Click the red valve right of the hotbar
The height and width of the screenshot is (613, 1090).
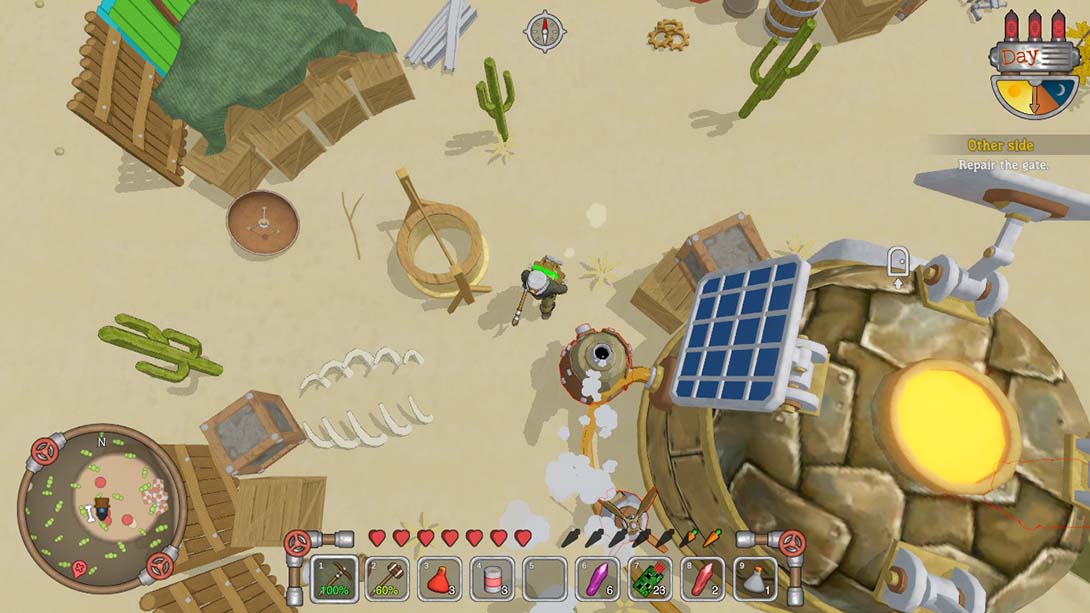[792, 544]
